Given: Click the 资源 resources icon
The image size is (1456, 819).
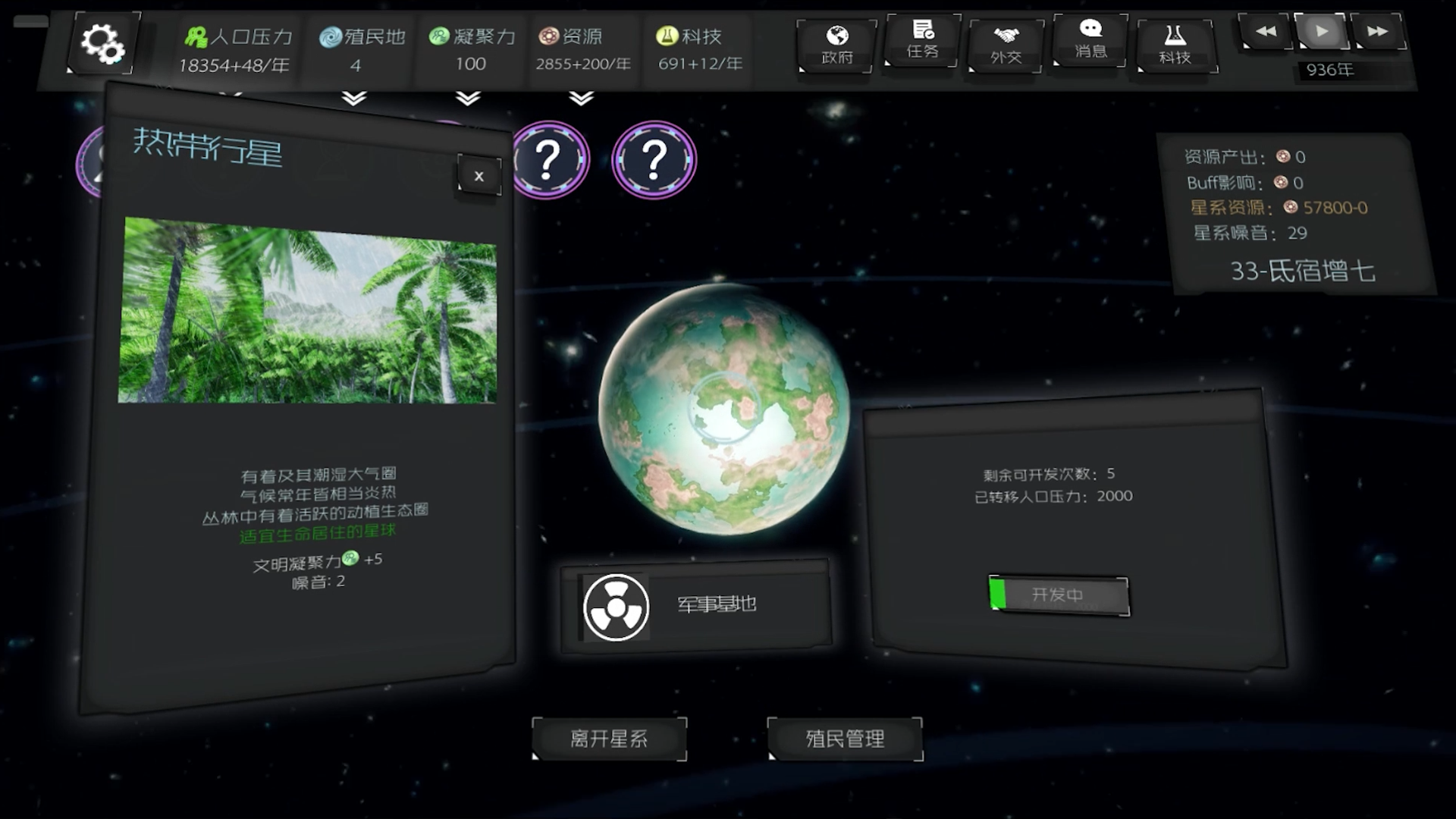Looking at the screenshot, I should pyautogui.click(x=548, y=34).
